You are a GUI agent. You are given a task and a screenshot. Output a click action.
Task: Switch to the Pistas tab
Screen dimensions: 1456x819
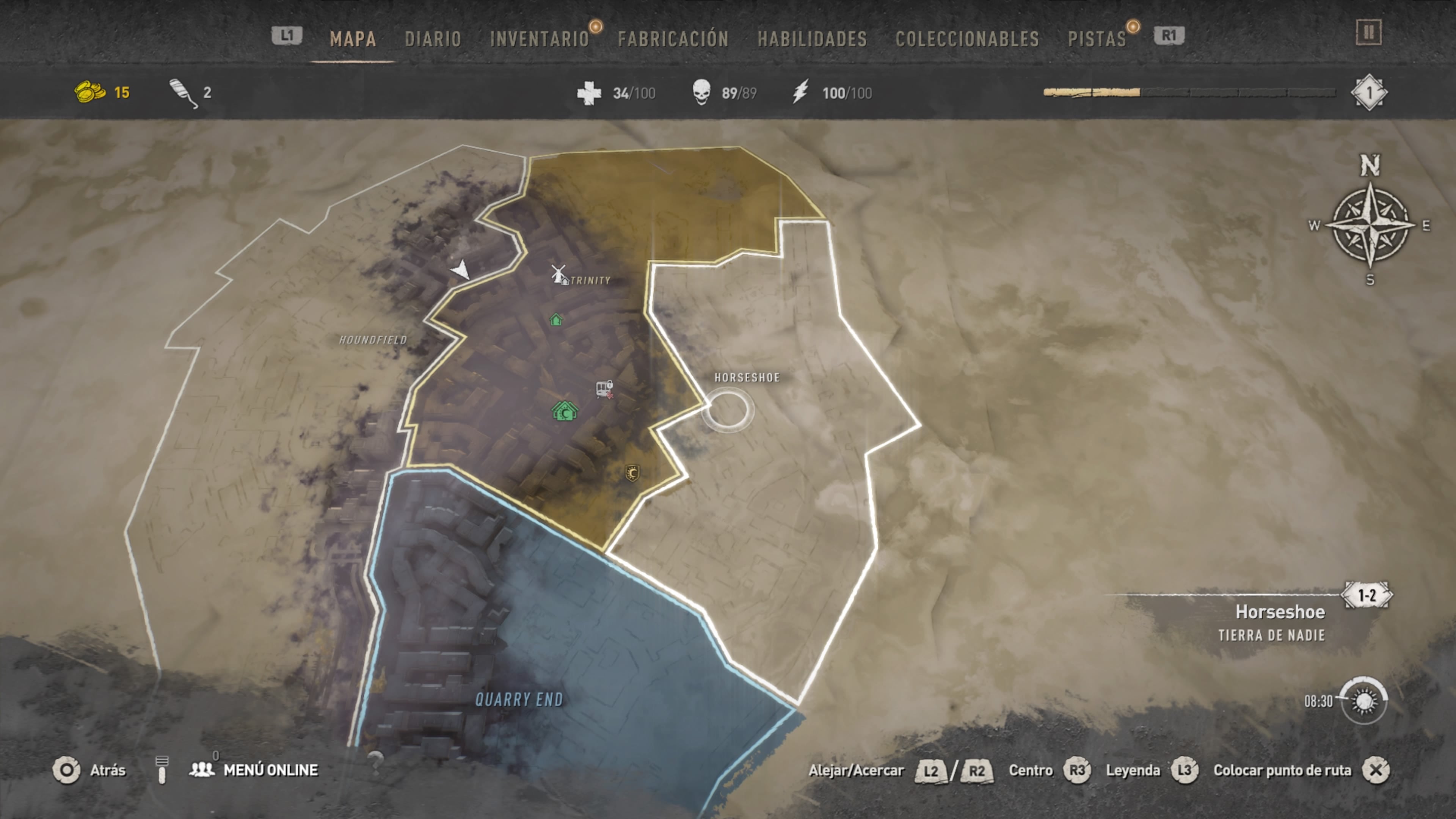[1097, 39]
